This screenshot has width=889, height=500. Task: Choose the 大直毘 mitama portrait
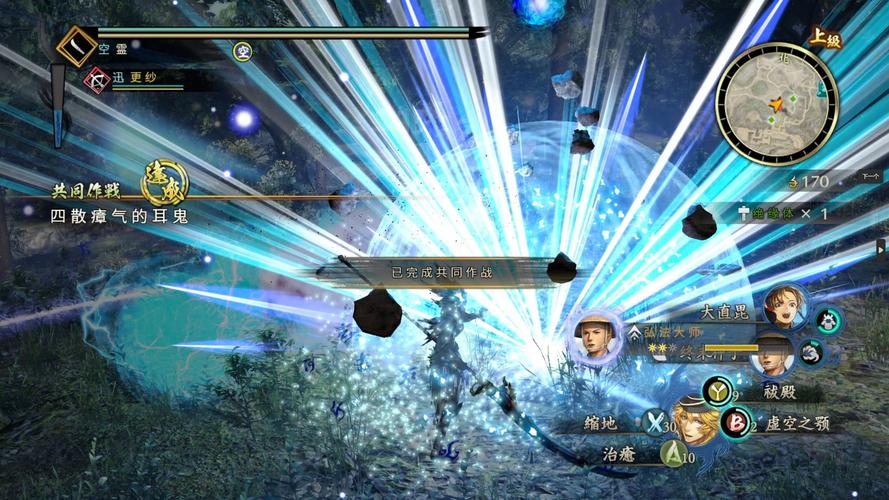[x=785, y=307]
